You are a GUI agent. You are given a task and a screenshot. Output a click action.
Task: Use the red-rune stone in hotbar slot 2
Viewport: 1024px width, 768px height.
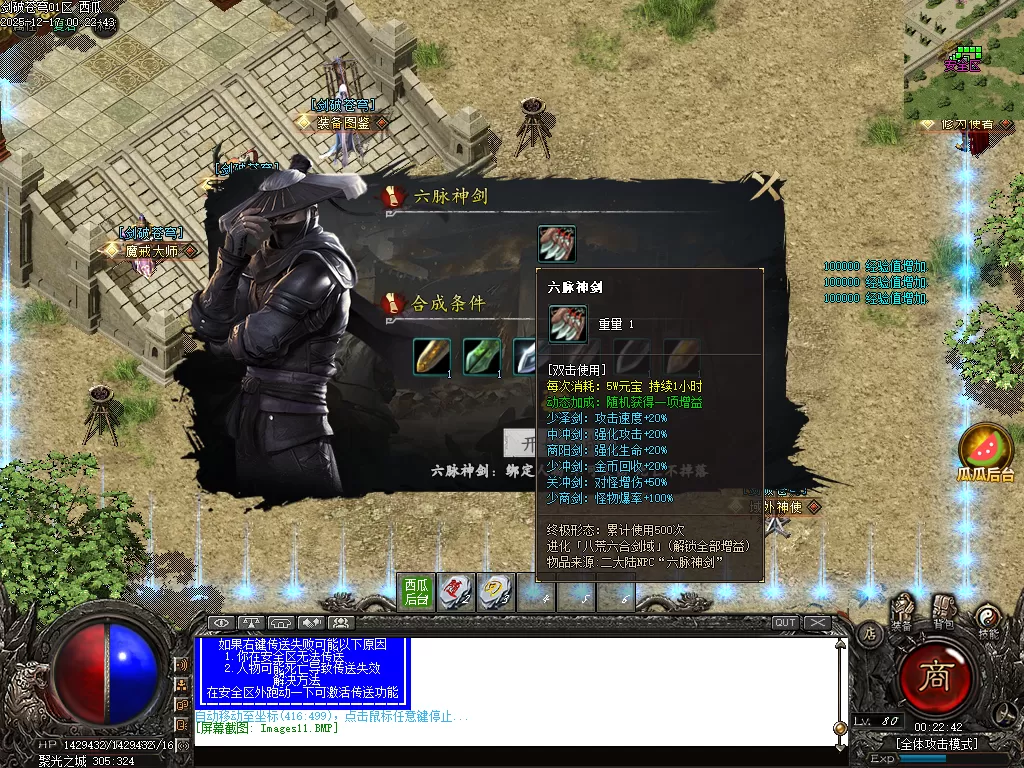(455, 592)
